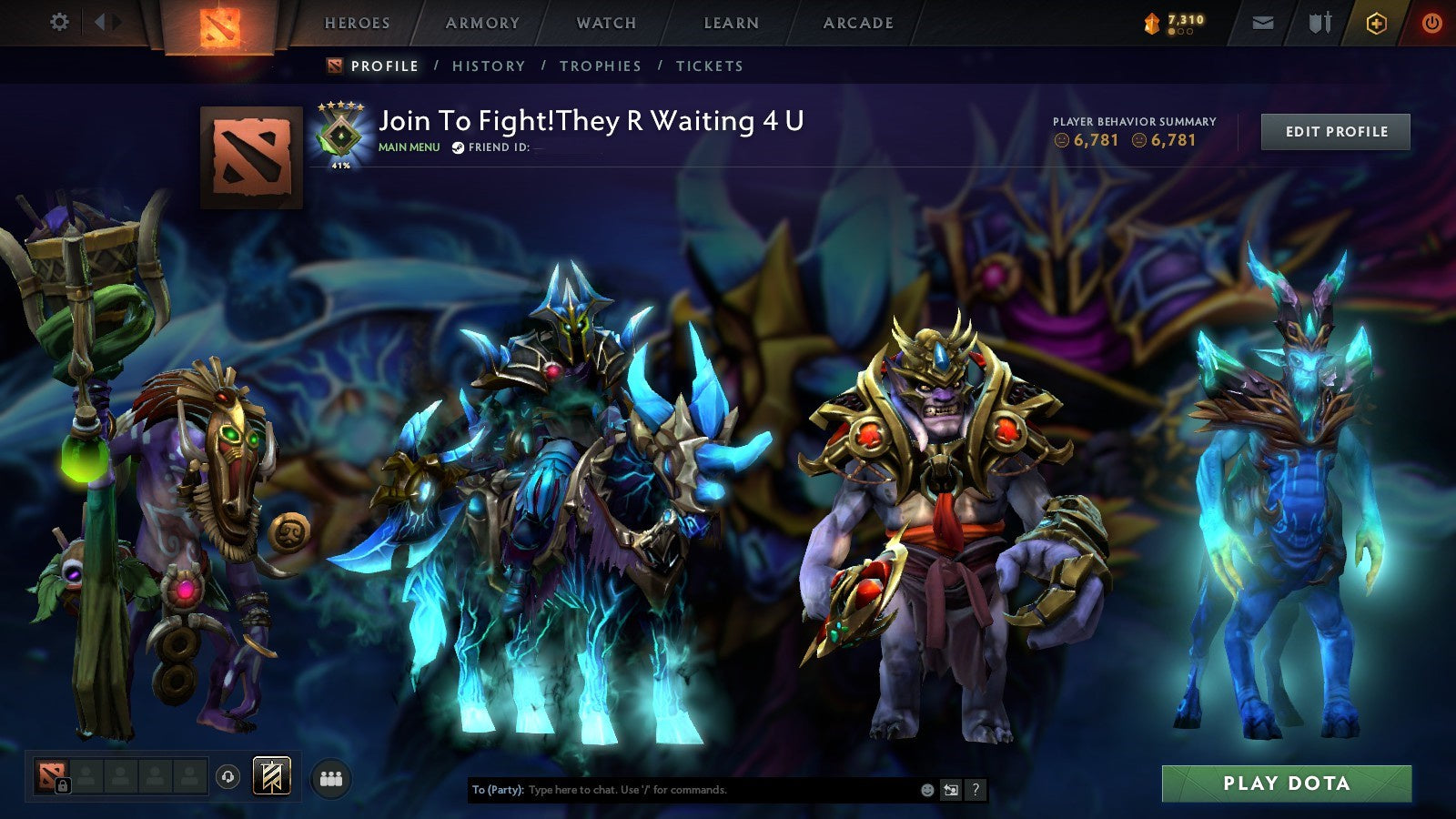Screen dimensions: 1456x819
Task: Open the ARCADE menu
Action: (858, 24)
